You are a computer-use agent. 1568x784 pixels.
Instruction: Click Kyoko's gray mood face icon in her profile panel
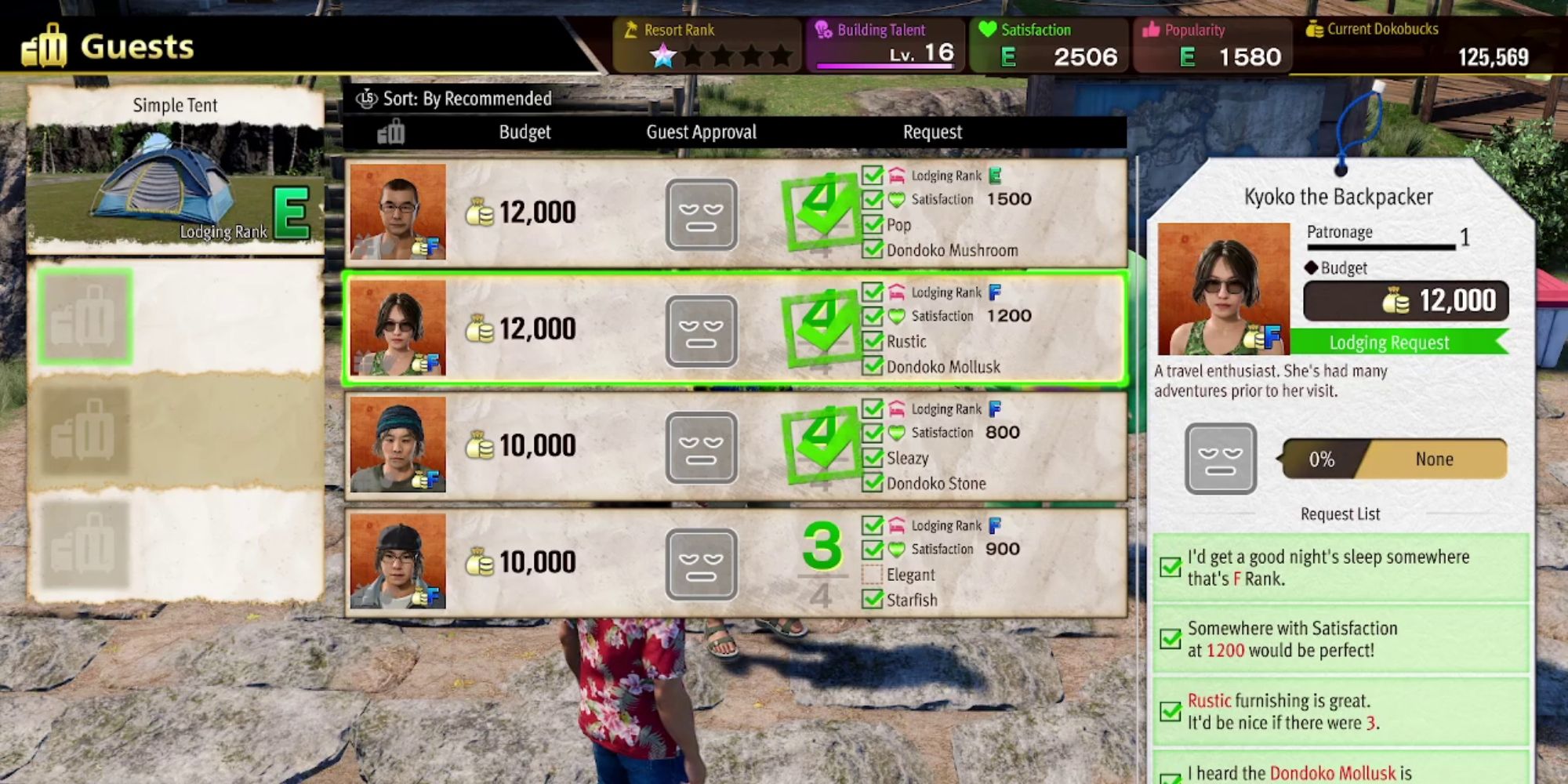pos(1221,459)
